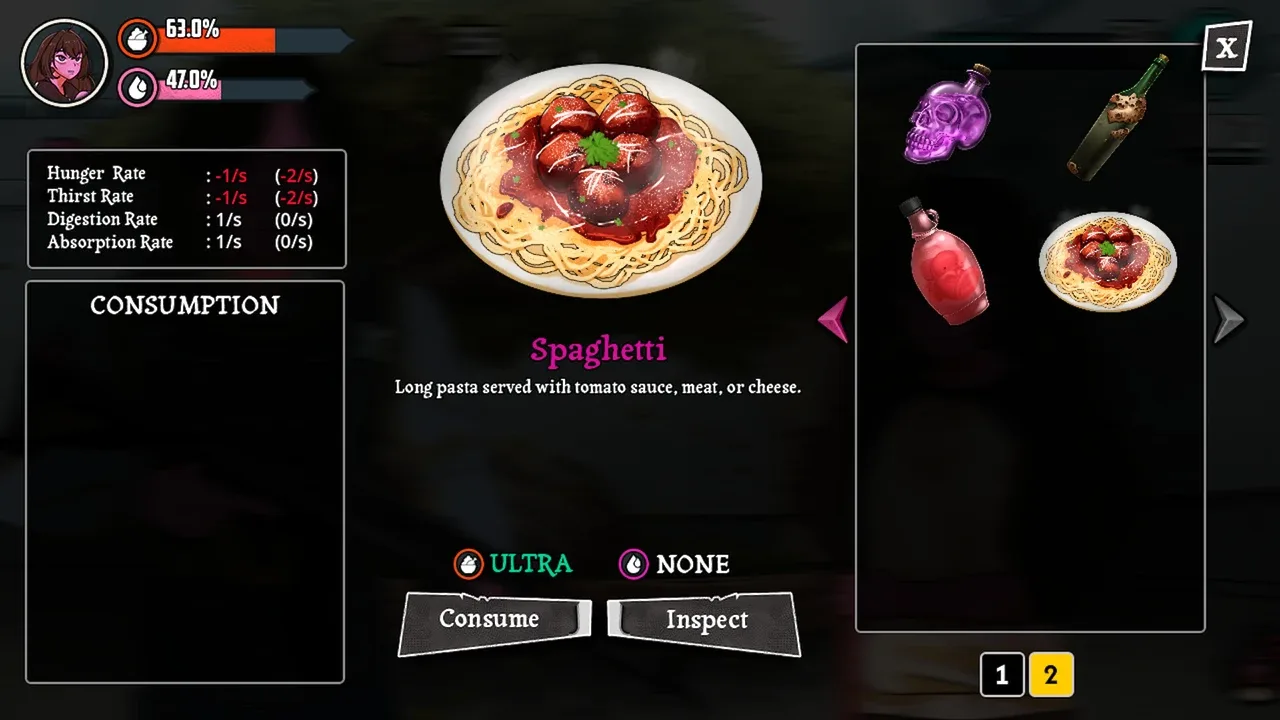Switch to inventory page 1

[x=1002, y=676]
